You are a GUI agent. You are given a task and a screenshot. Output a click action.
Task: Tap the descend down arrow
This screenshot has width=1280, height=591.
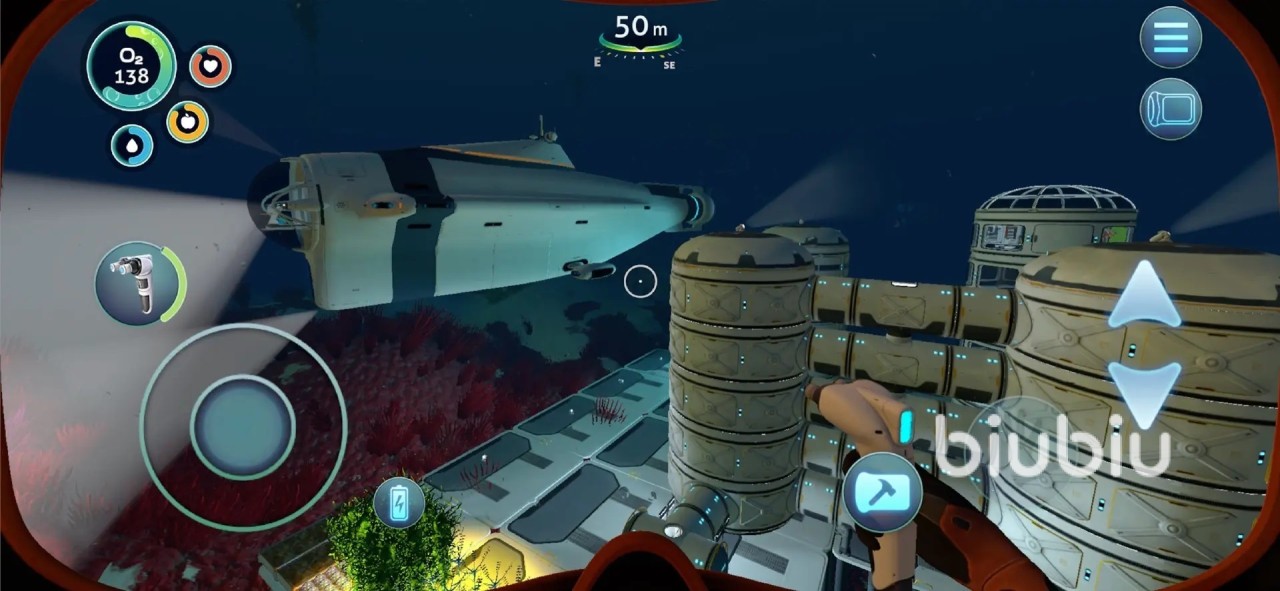tap(1144, 391)
